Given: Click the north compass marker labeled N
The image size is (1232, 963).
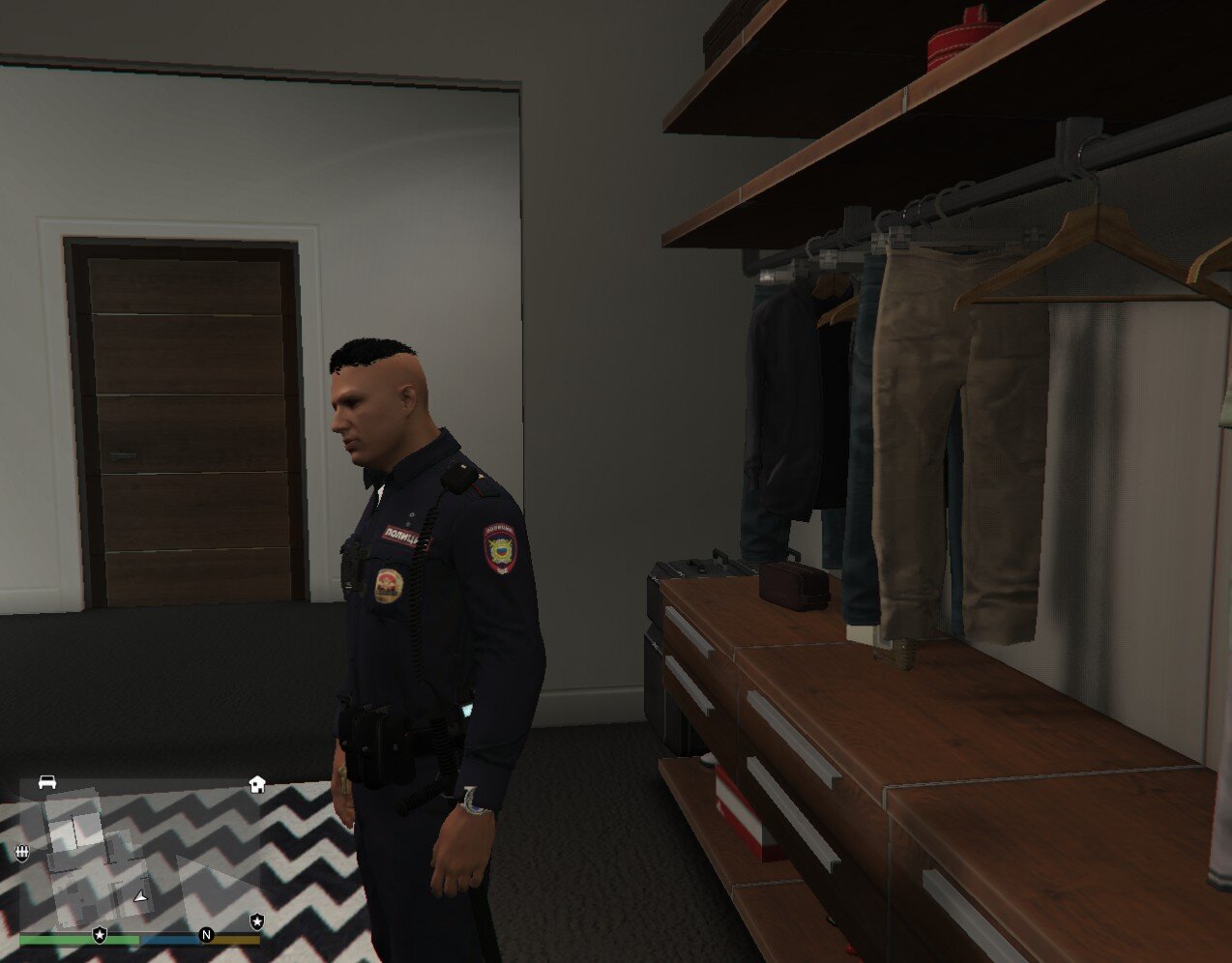Looking at the screenshot, I should 205,935.
